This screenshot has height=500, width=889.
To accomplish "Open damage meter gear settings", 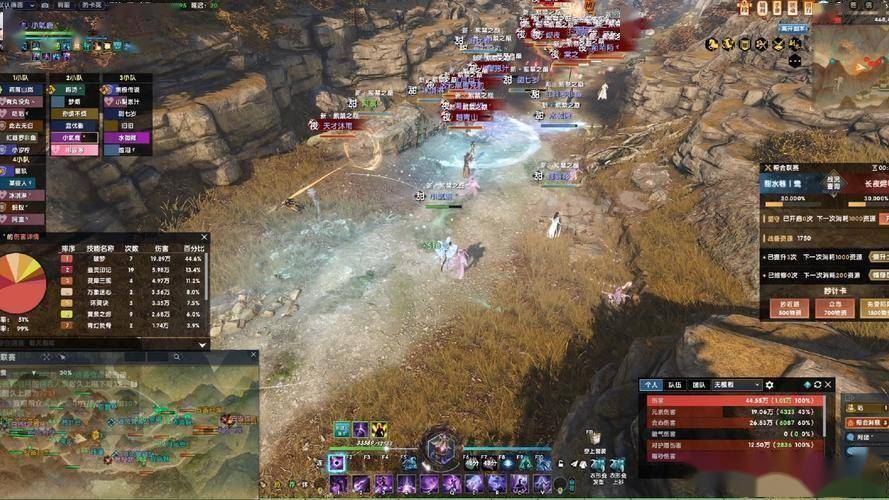I will point(769,384).
